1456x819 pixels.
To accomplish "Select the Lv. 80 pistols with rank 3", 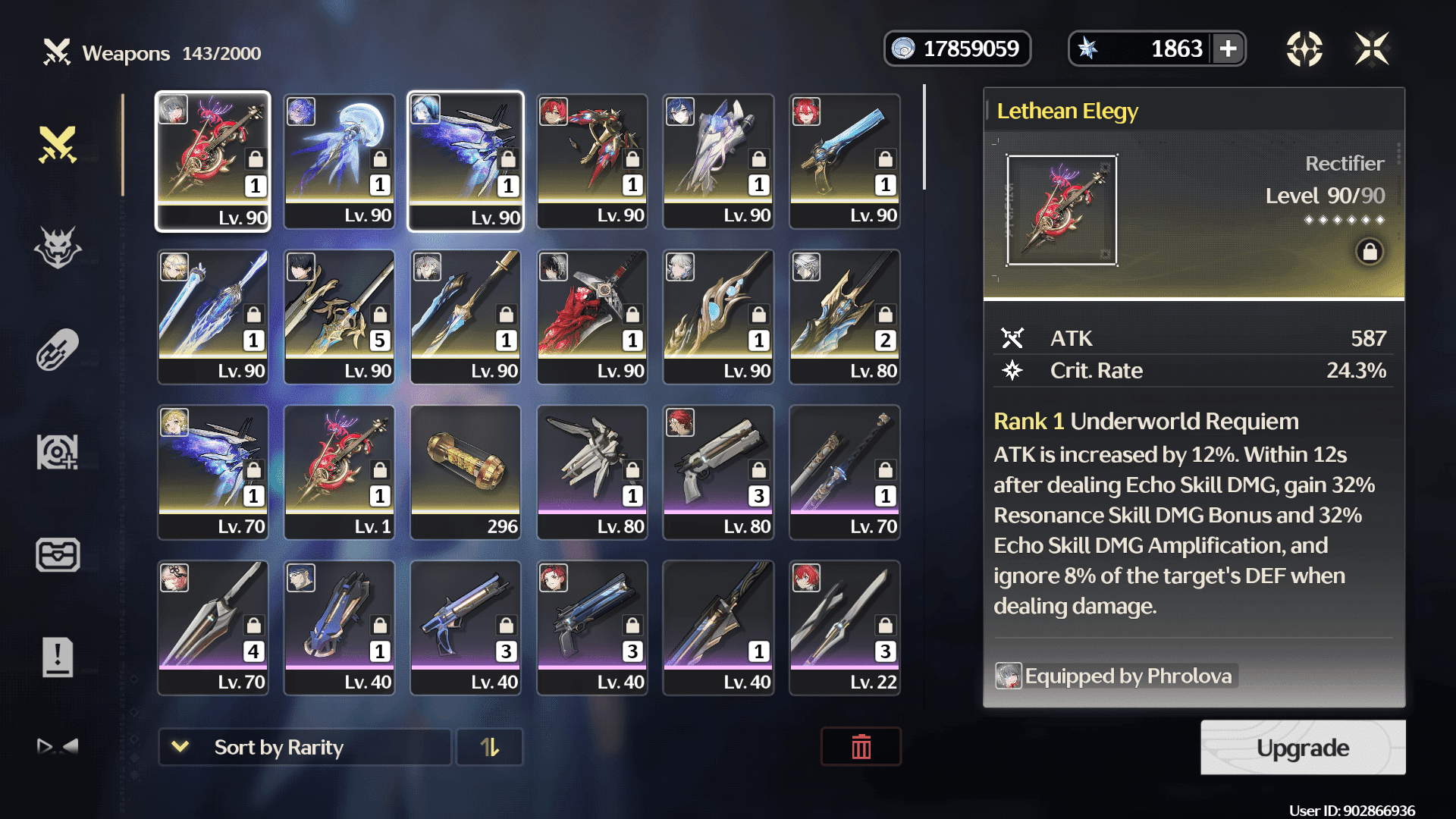I will pos(718,472).
